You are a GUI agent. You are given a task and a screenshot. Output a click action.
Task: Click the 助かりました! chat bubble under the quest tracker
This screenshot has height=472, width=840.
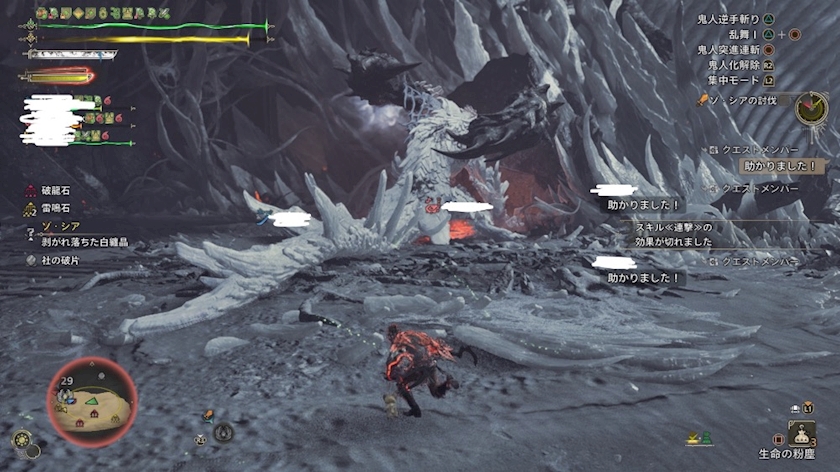pyautogui.click(x=779, y=165)
